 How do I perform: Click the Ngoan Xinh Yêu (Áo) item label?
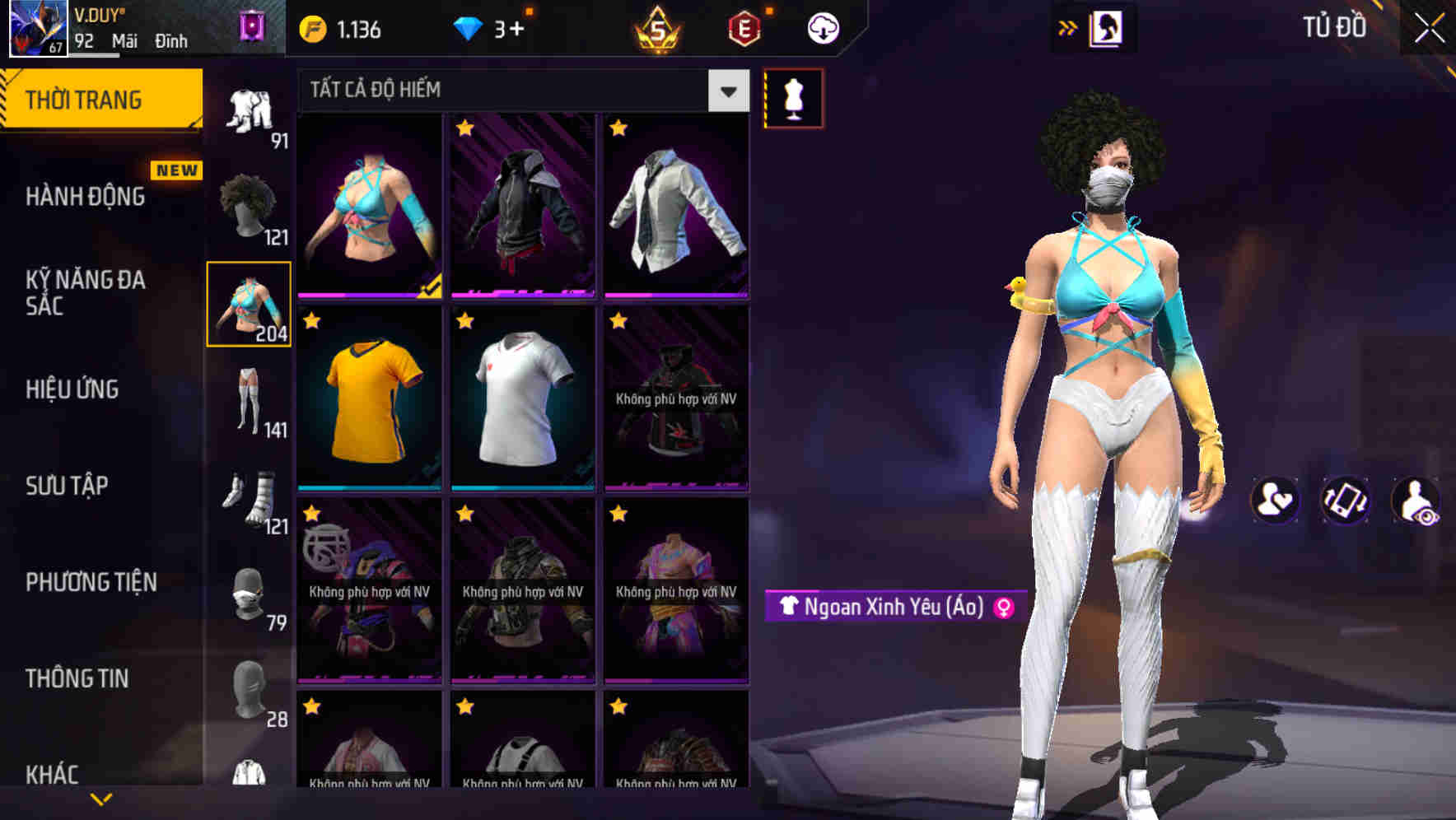(x=893, y=605)
